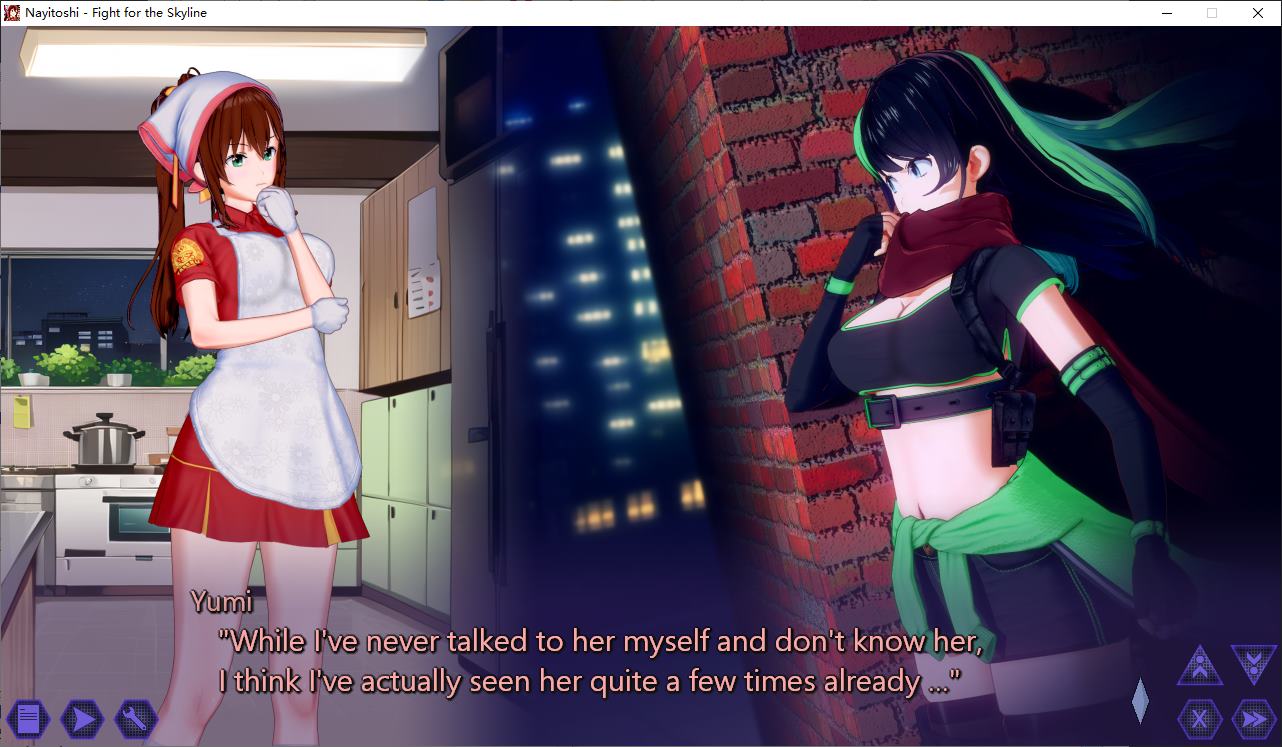The height and width of the screenshot is (747, 1282).
Task: Advance dialogue via the diamond indicator
Action: pyautogui.click(x=1140, y=700)
